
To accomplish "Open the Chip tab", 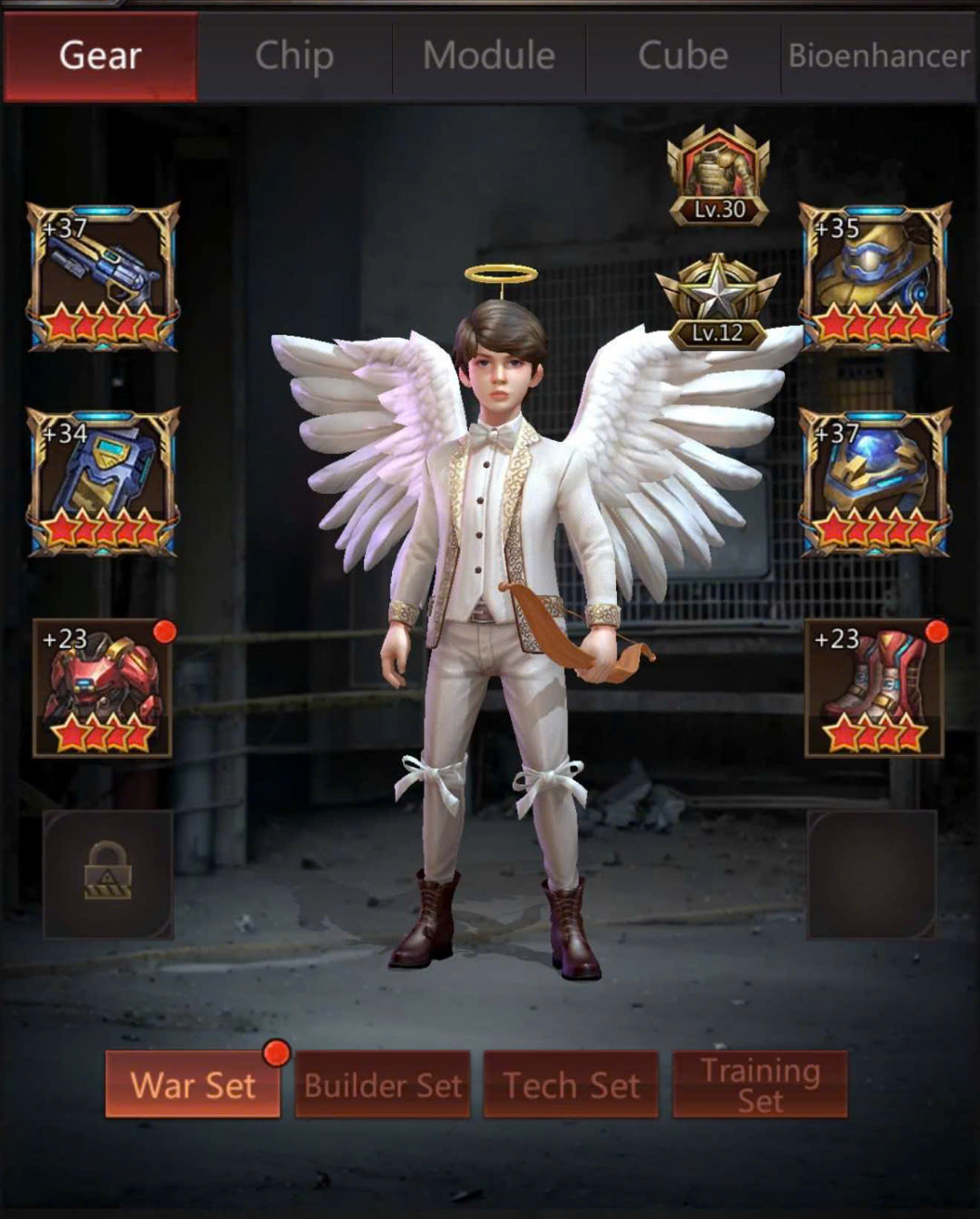I will click(x=294, y=56).
